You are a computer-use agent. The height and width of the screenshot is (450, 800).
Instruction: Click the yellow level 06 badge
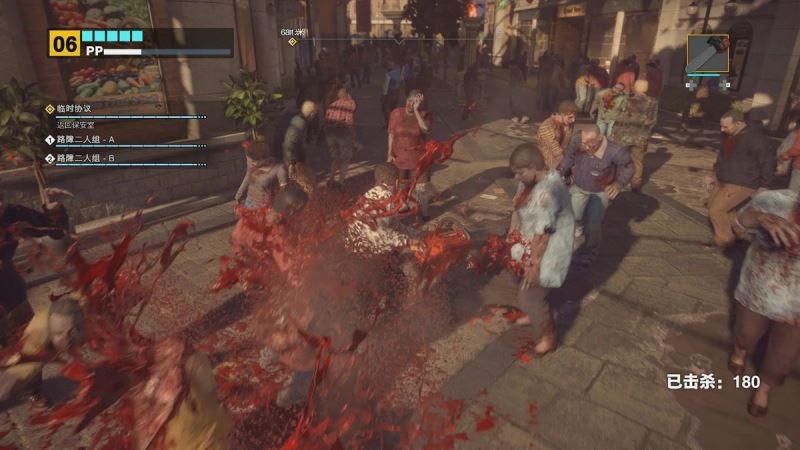[x=65, y=42]
